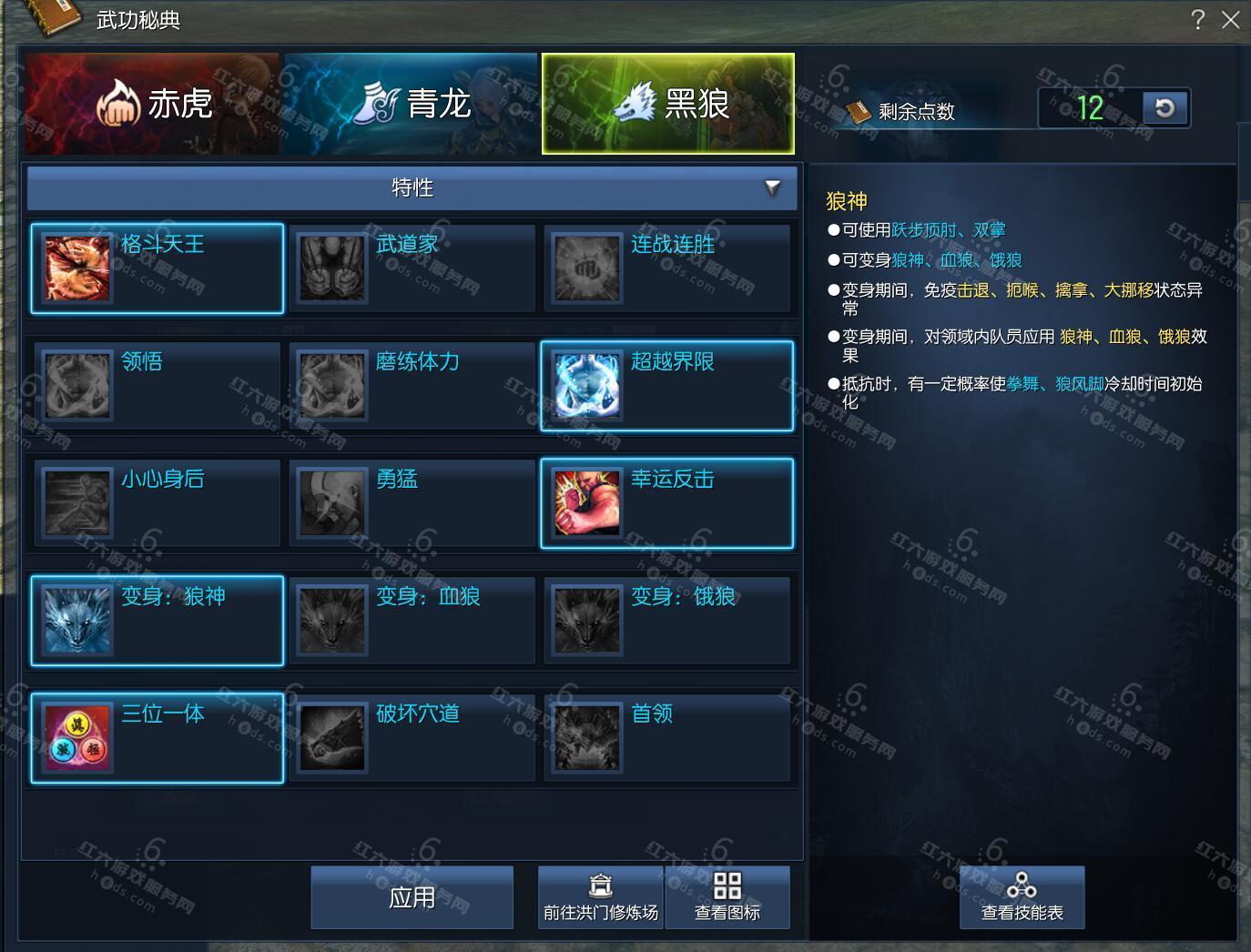Go to 前往洪门修炼场
Image resolution: width=1251 pixels, height=952 pixels.
[x=601, y=897]
